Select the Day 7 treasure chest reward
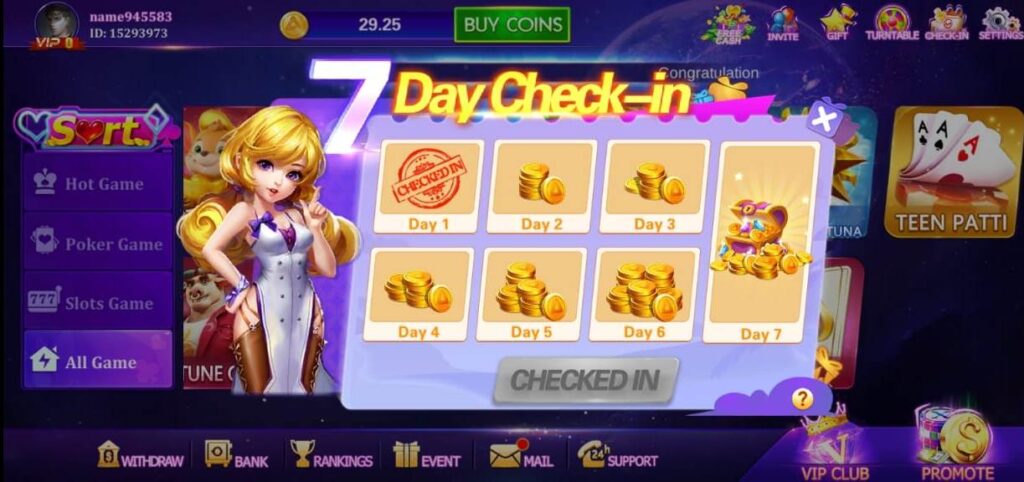 coord(761,245)
